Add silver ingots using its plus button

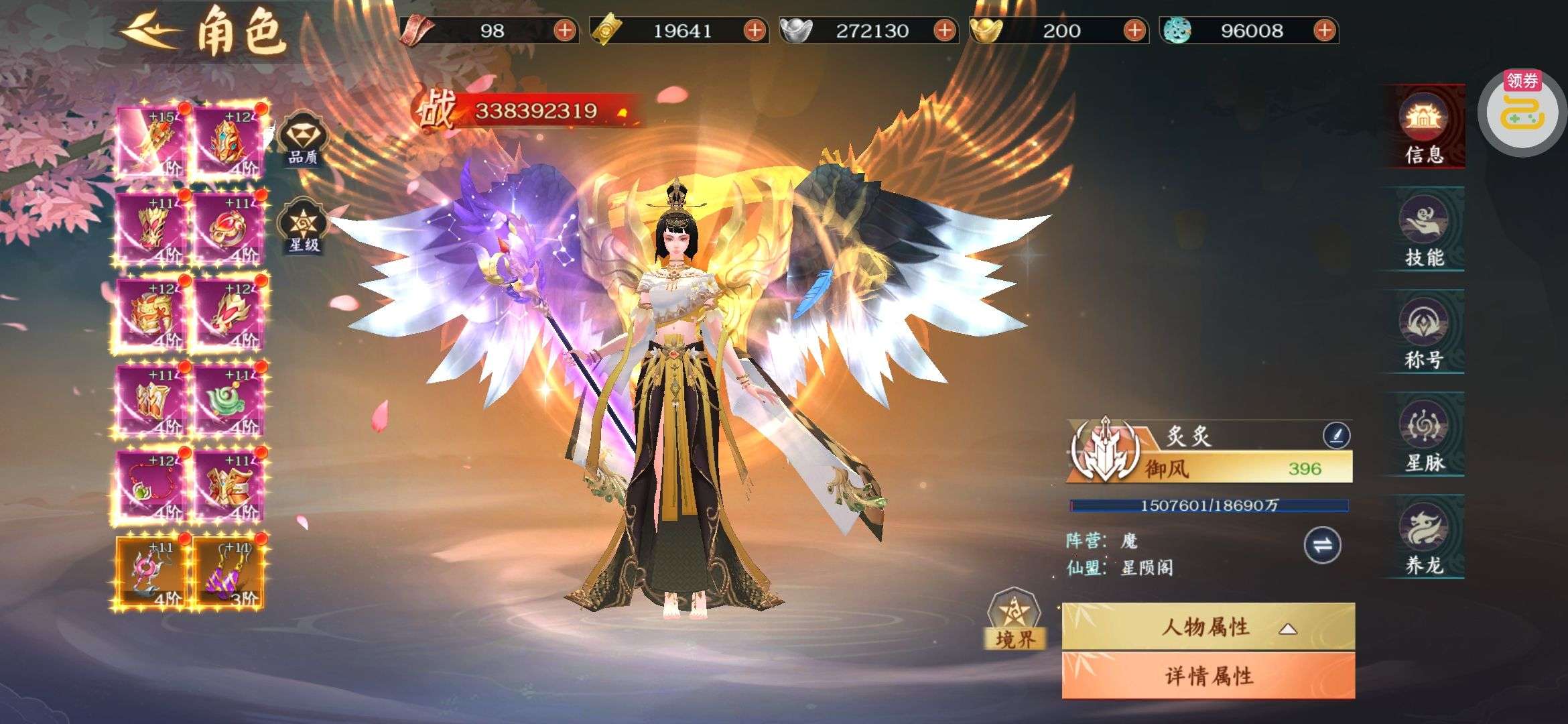point(945,30)
